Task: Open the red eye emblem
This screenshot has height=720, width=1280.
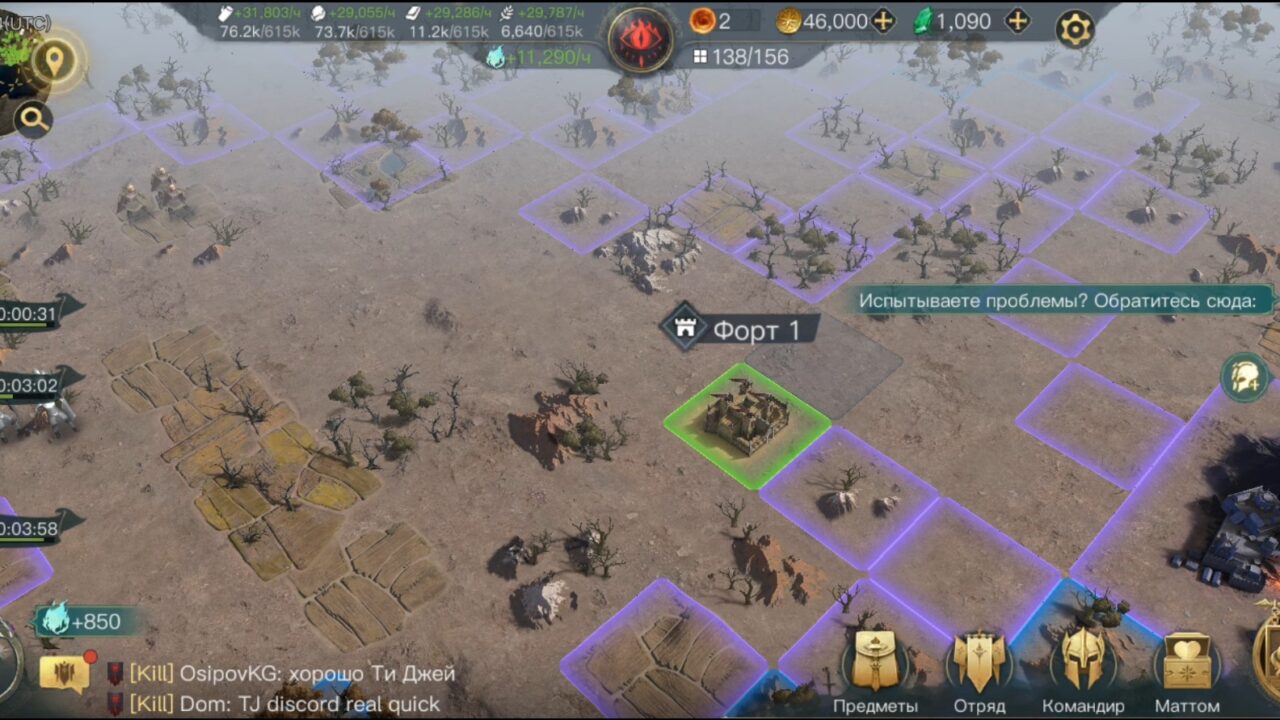Action: point(640,40)
